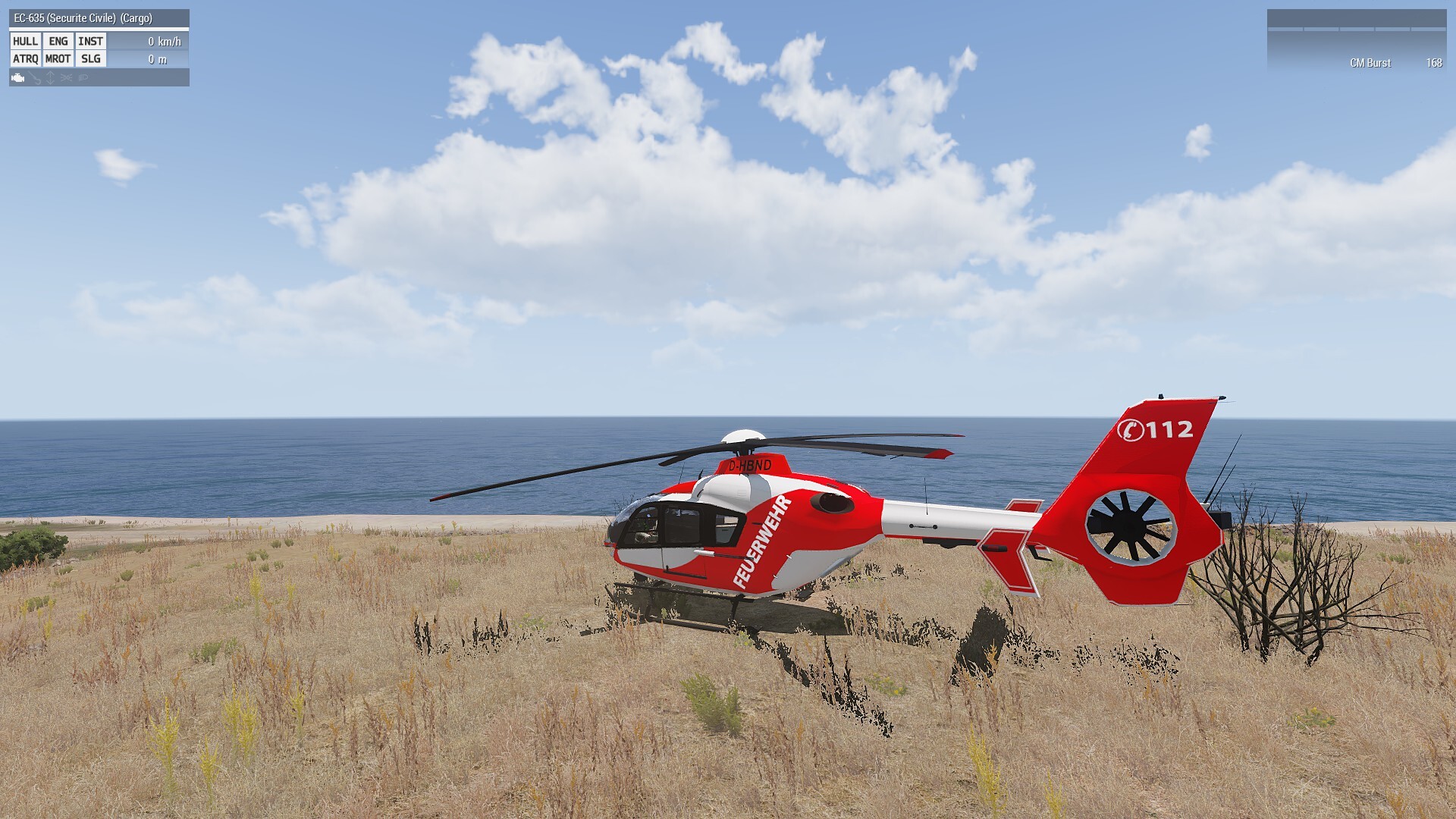This screenshot has width=1456, height=819.
Task: Click the HULL damage indicator
Action: (25, 42)
